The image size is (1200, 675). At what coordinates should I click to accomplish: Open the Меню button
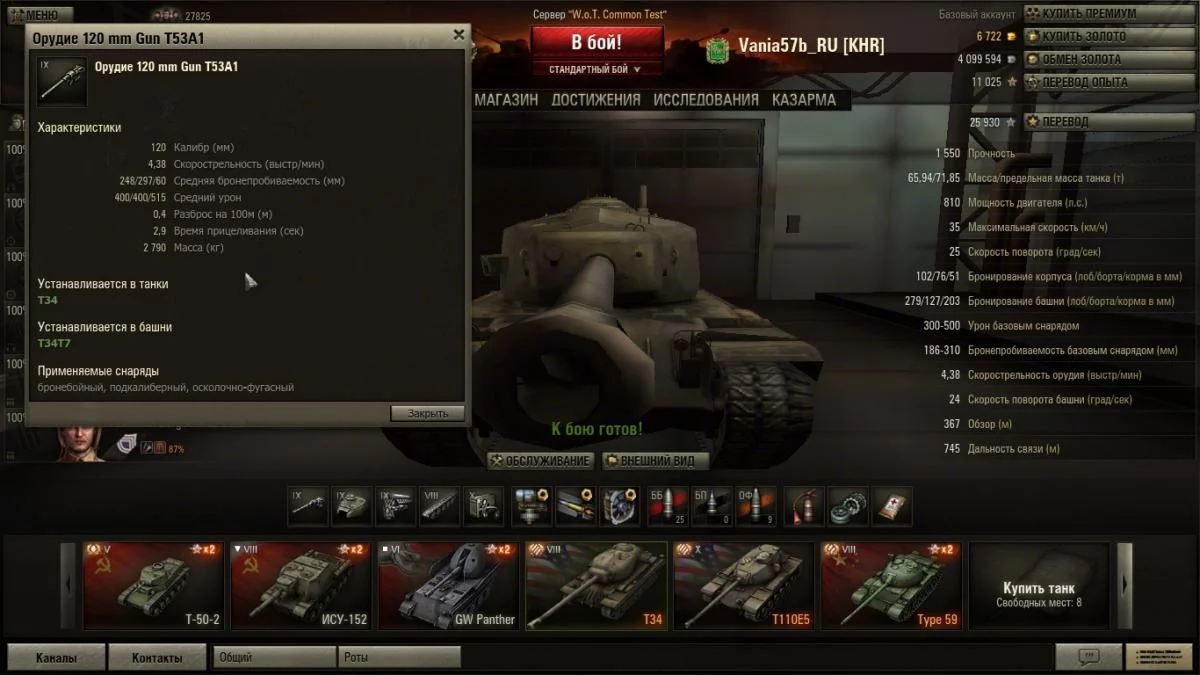(40, 15)
